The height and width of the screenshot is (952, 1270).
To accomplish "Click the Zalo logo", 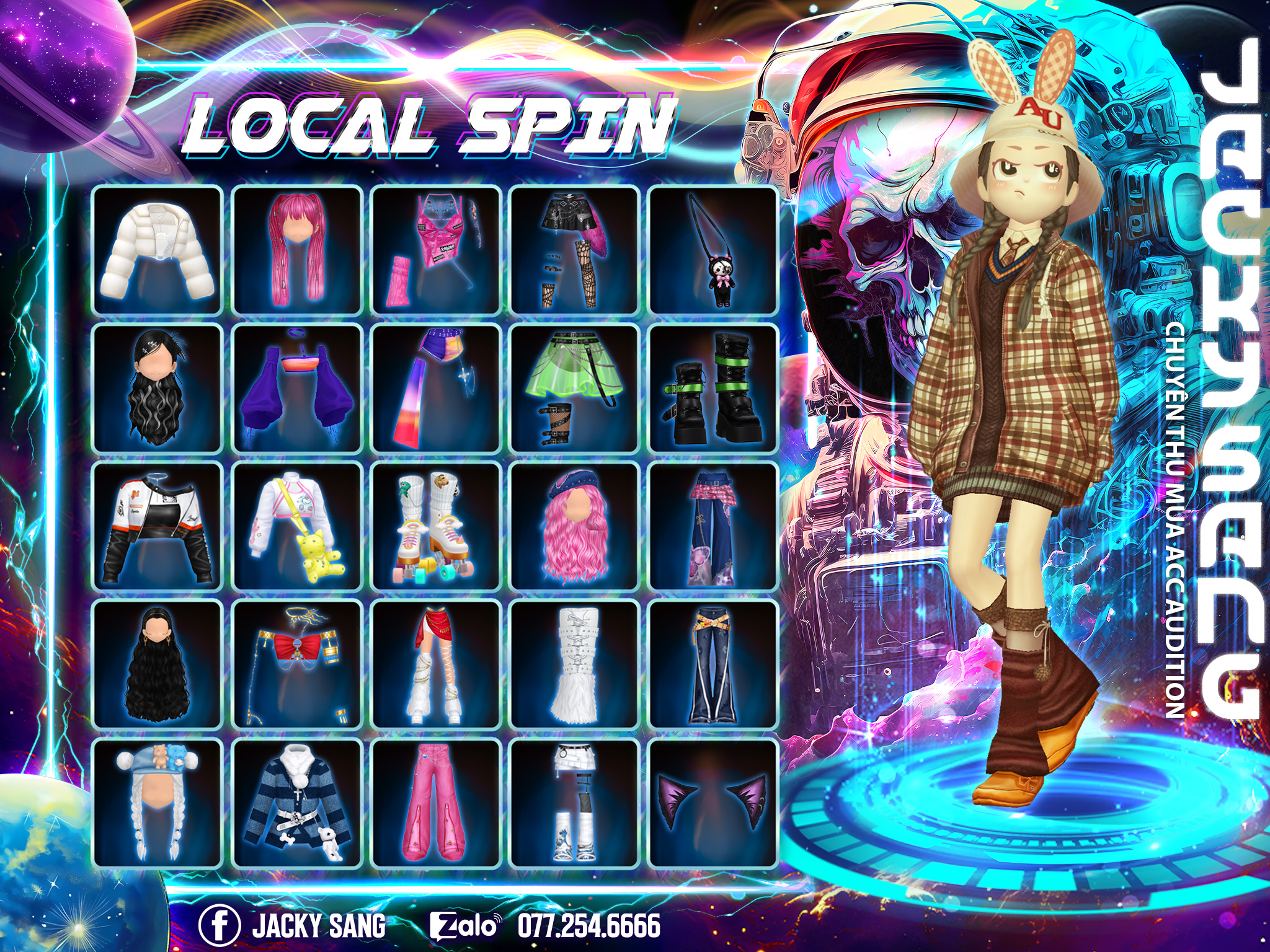I will 465,926.
